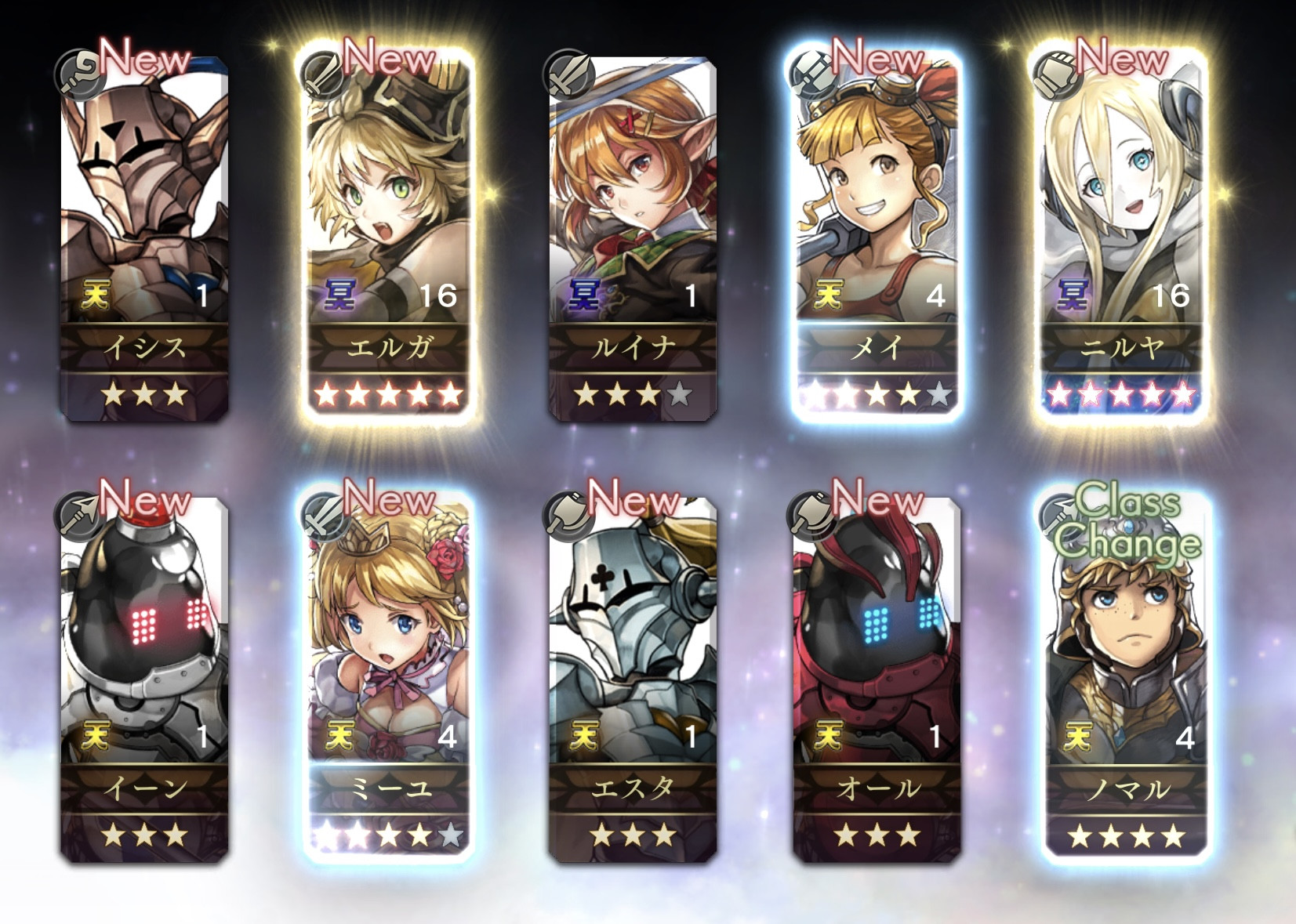Select the イーン robot card
The width and height of the screenshot is (1296, 924).
coord(145,678)
